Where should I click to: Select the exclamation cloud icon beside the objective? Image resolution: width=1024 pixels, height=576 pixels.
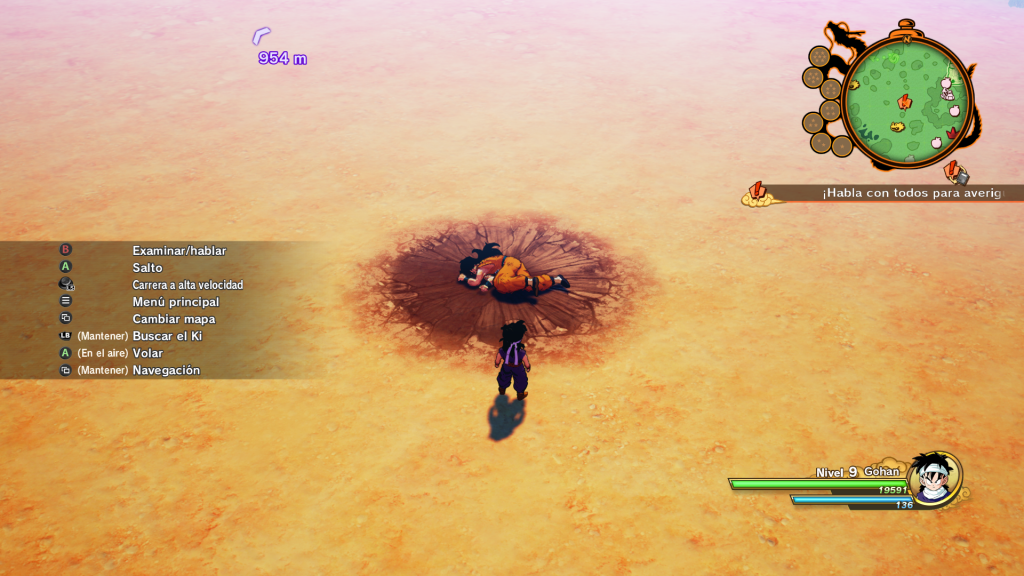(x=756, y=194)
